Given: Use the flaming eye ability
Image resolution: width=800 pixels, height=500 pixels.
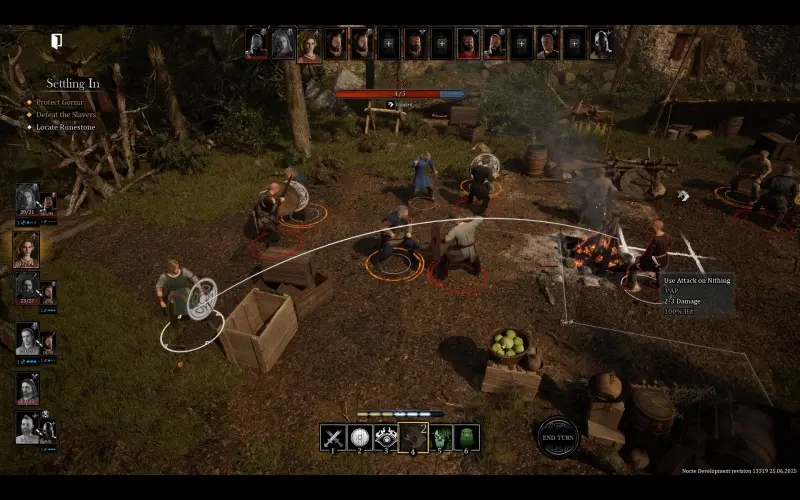Looking at the screenshot, I should (x=386, y=437).
